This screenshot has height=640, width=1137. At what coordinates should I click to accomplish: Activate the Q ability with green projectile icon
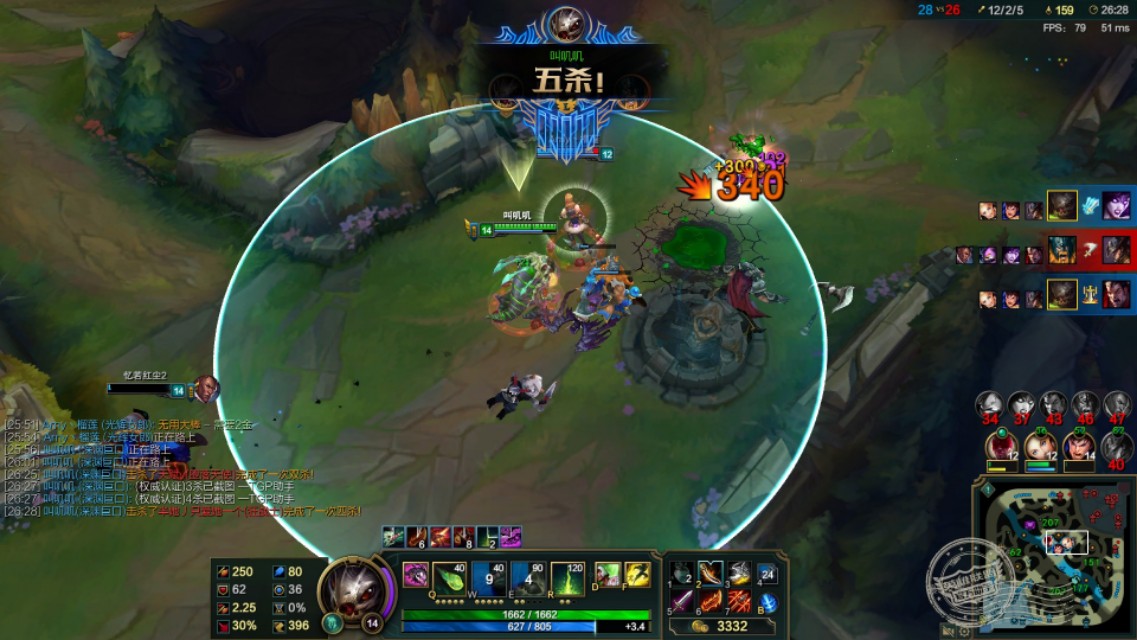450,577
